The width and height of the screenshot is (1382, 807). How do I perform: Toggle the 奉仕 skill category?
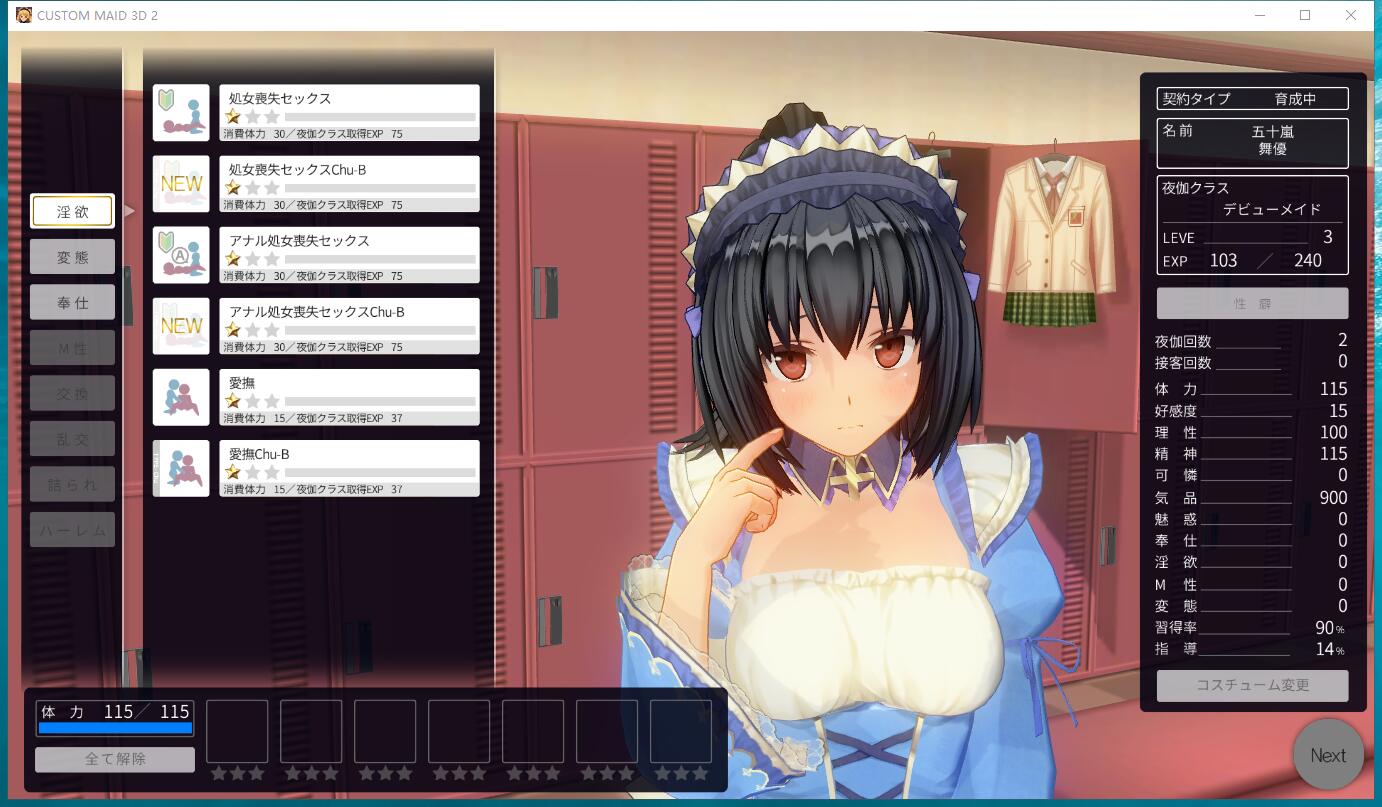coord(72,302)
